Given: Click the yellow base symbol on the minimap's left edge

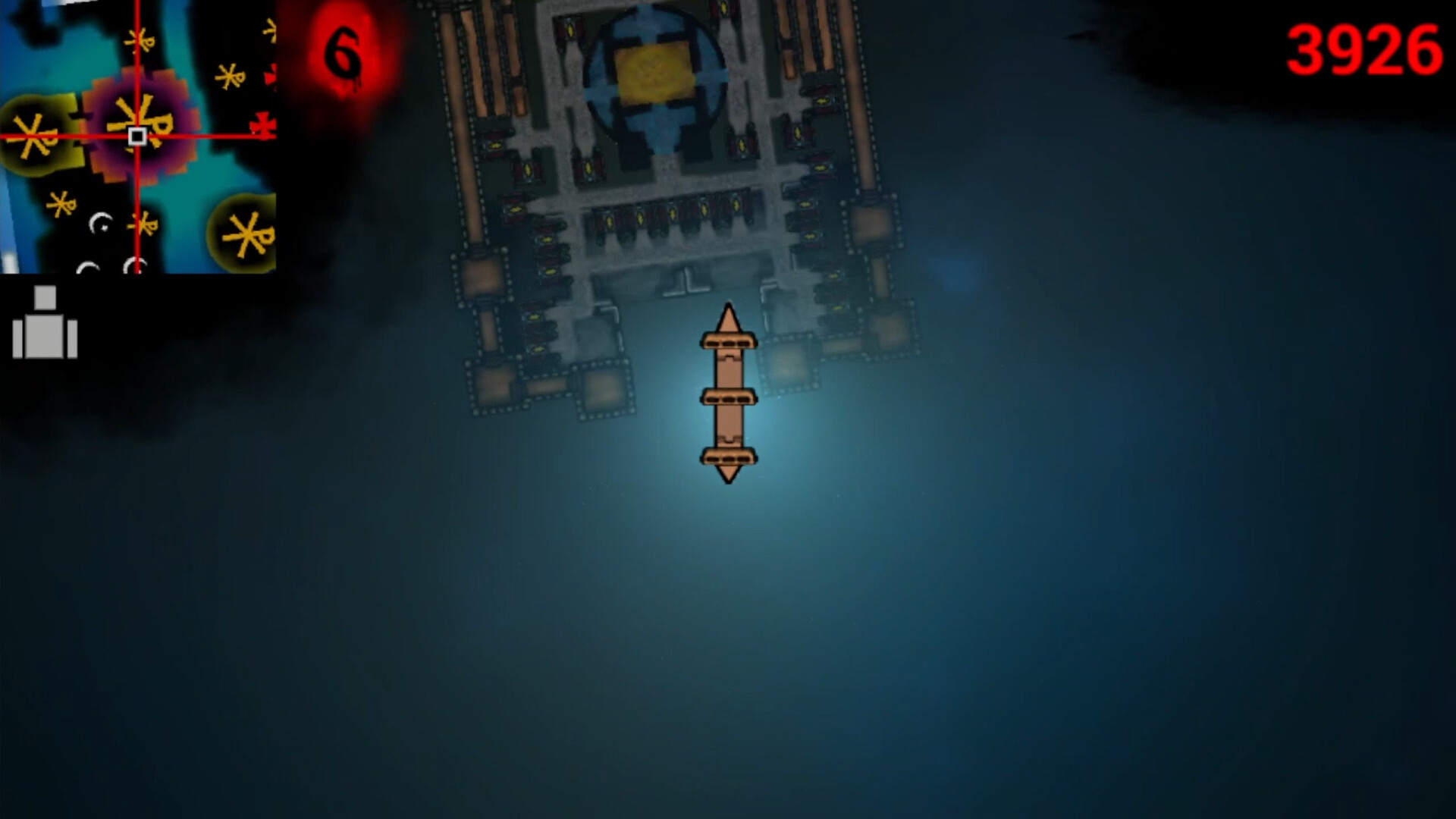Looking at the screenshot, I should pos(32,136).
